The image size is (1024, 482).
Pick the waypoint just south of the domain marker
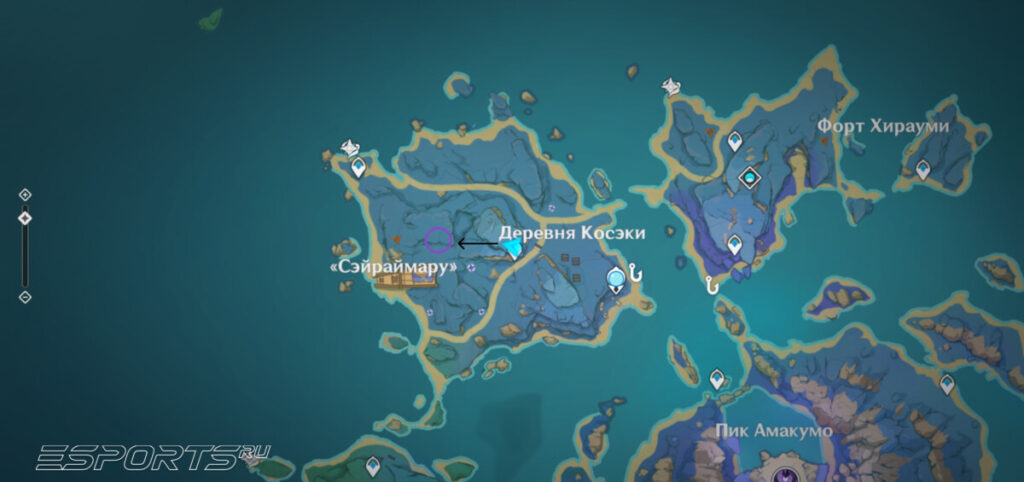735,245
